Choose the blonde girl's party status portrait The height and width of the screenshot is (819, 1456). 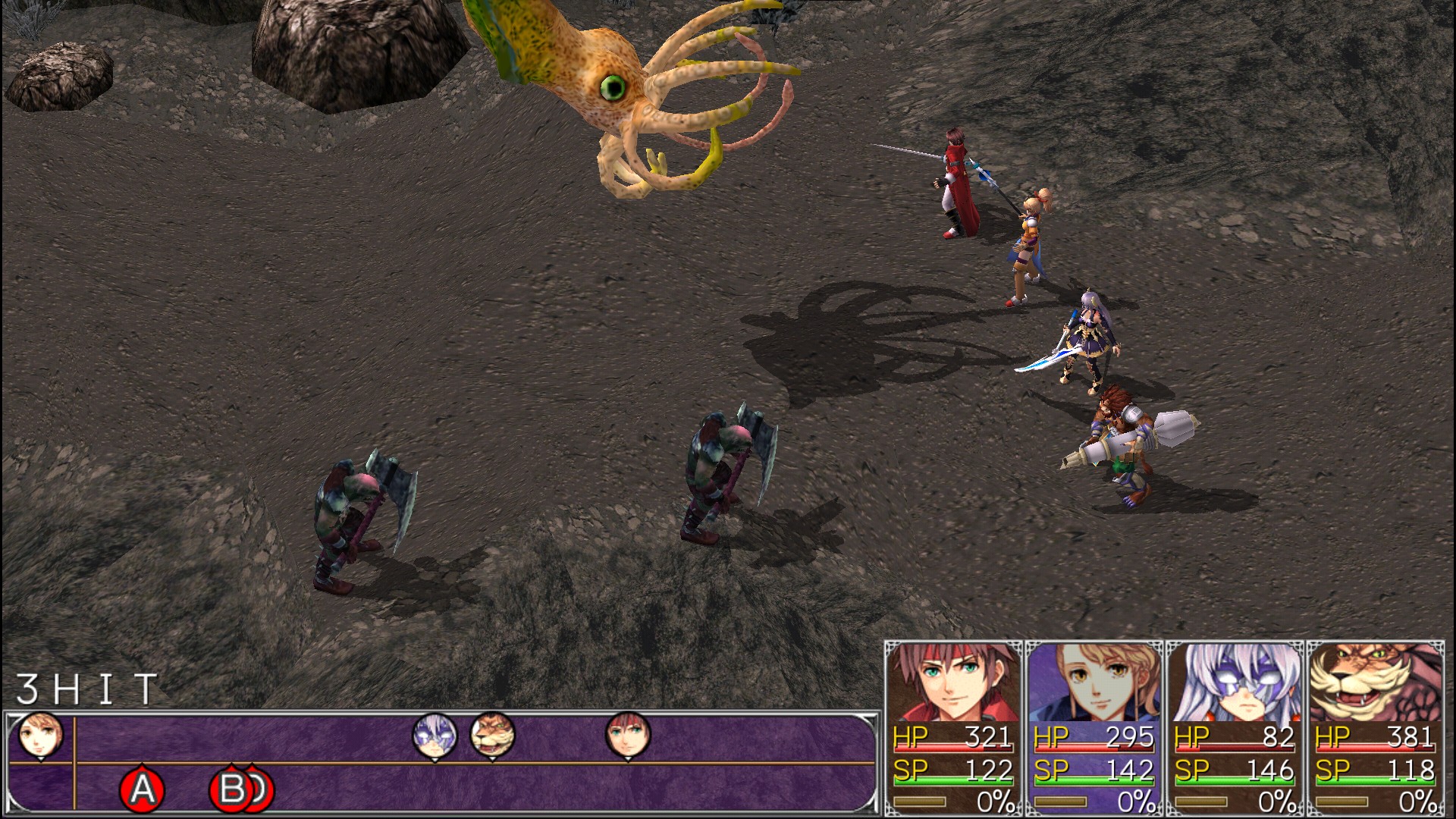[x=1094, y=682]
